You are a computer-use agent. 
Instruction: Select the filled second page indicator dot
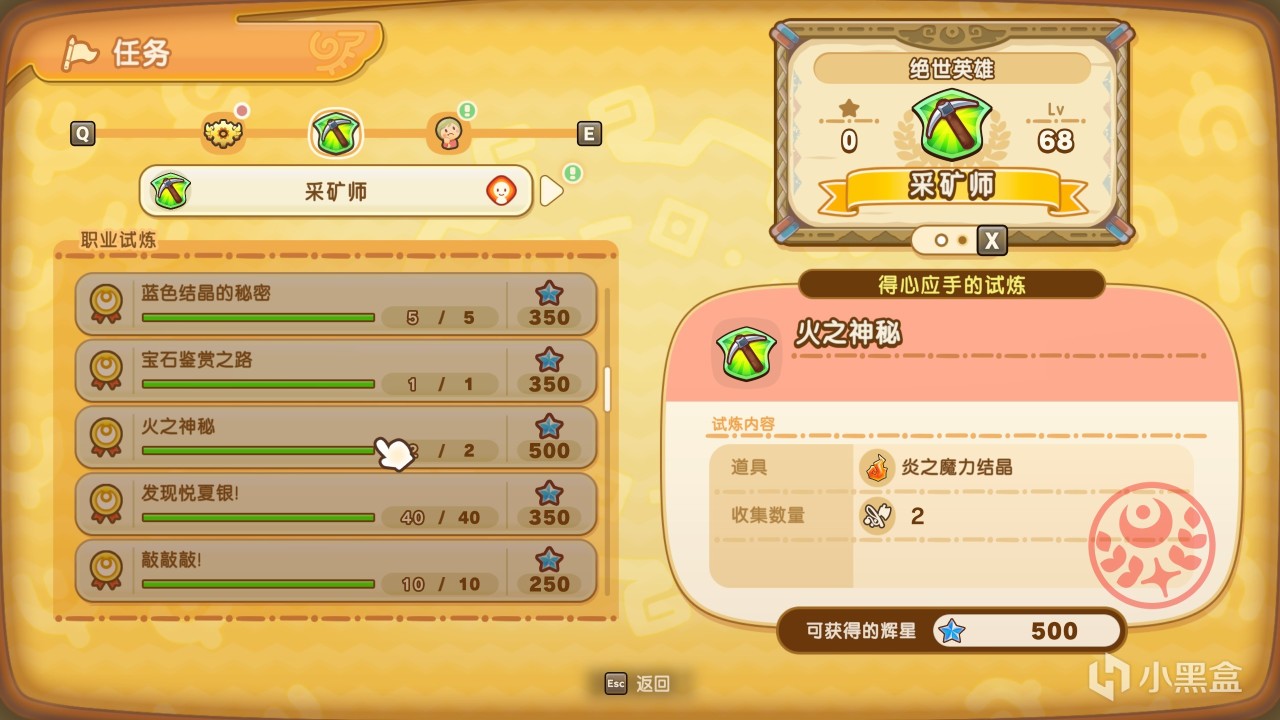point(961,240)
